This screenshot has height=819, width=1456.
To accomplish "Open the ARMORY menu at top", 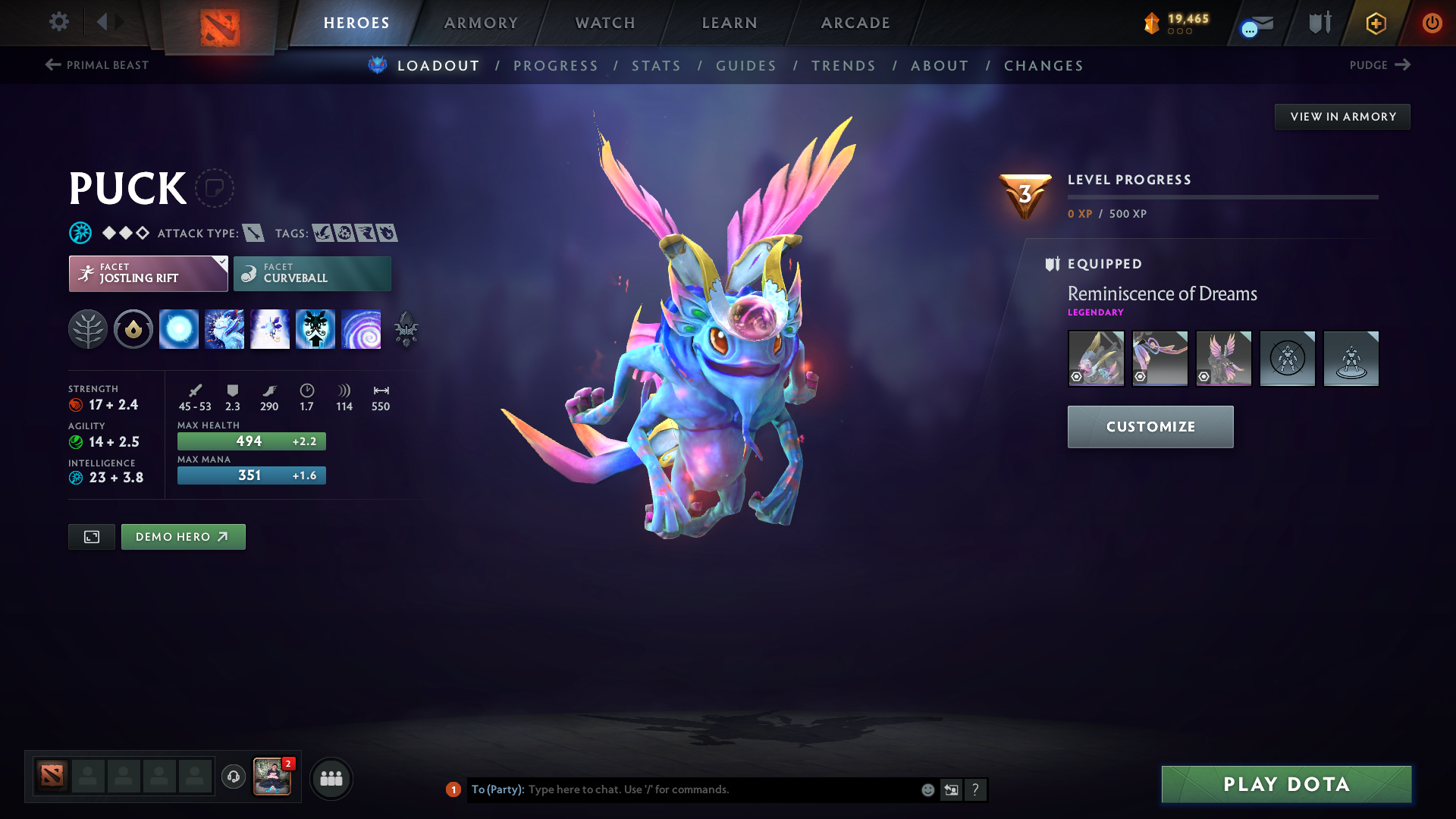I will 481,23.
